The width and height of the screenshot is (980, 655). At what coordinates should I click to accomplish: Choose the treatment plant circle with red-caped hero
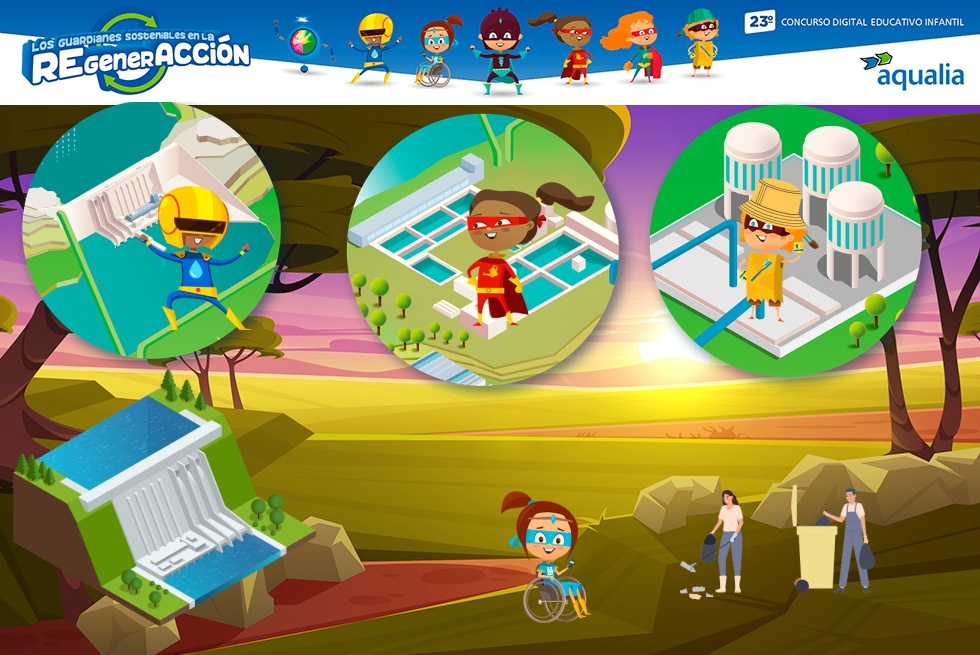click(483, 248)
